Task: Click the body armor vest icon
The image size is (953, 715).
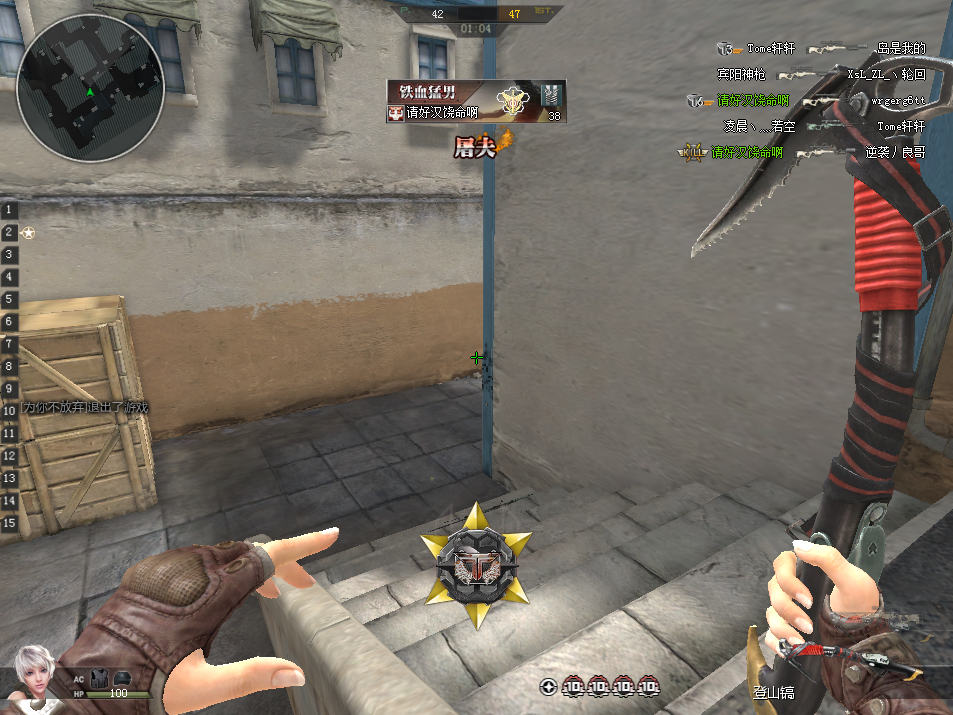Action: [100, 677]
